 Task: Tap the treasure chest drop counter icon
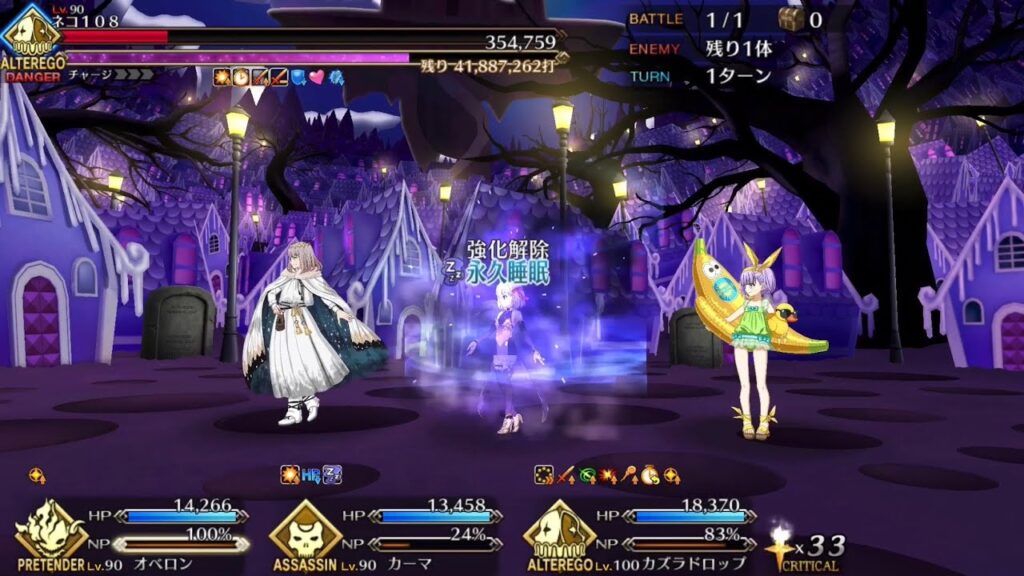point(791,19)
